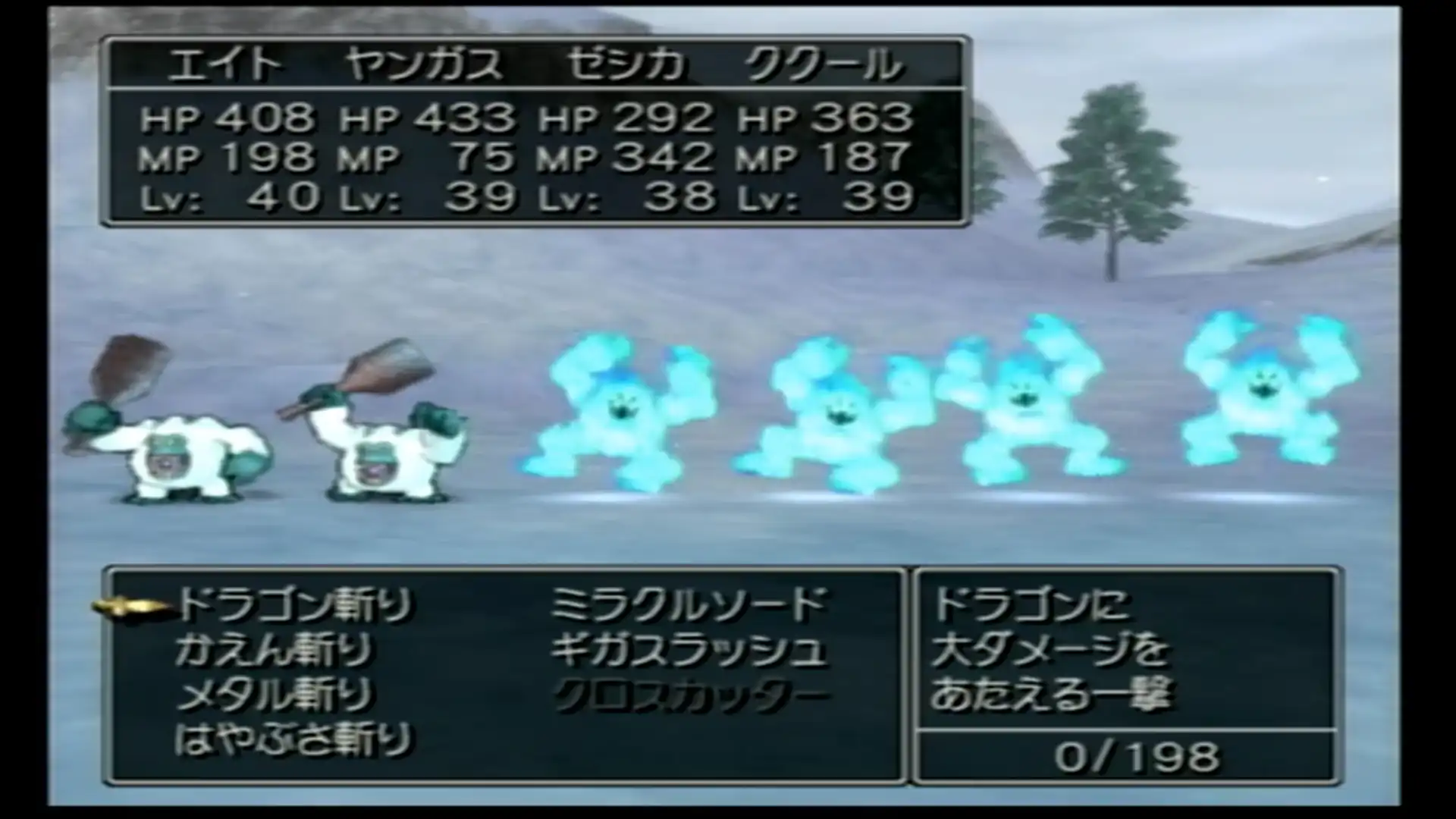Pick メタル斬り from the skill list
This screenshot has height=819, width=1456.
tap(275, 695)
